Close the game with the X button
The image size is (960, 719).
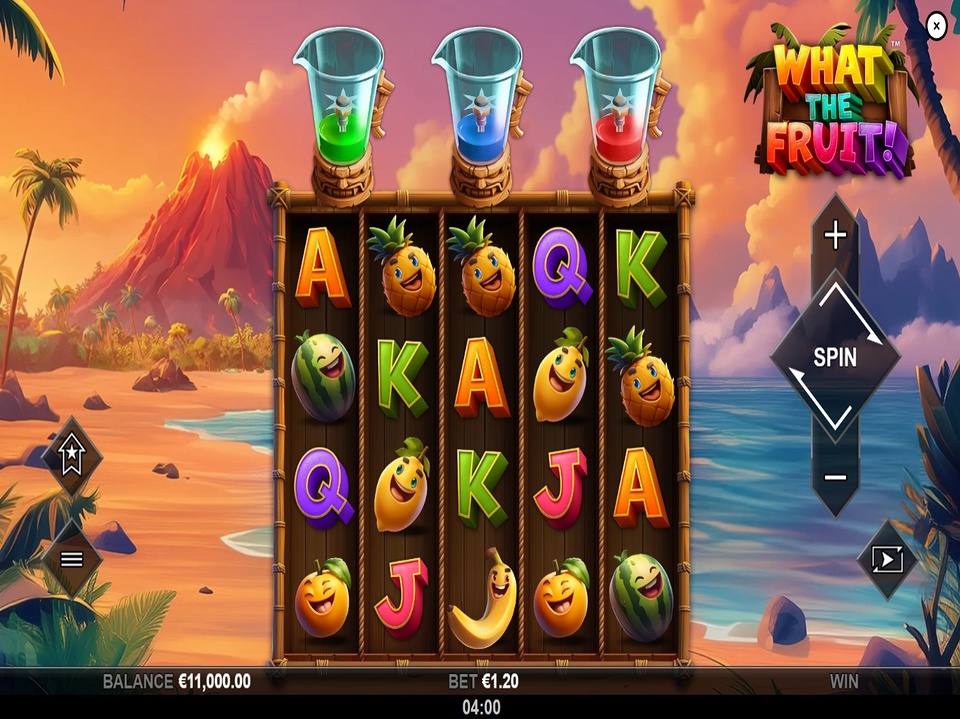936,27
